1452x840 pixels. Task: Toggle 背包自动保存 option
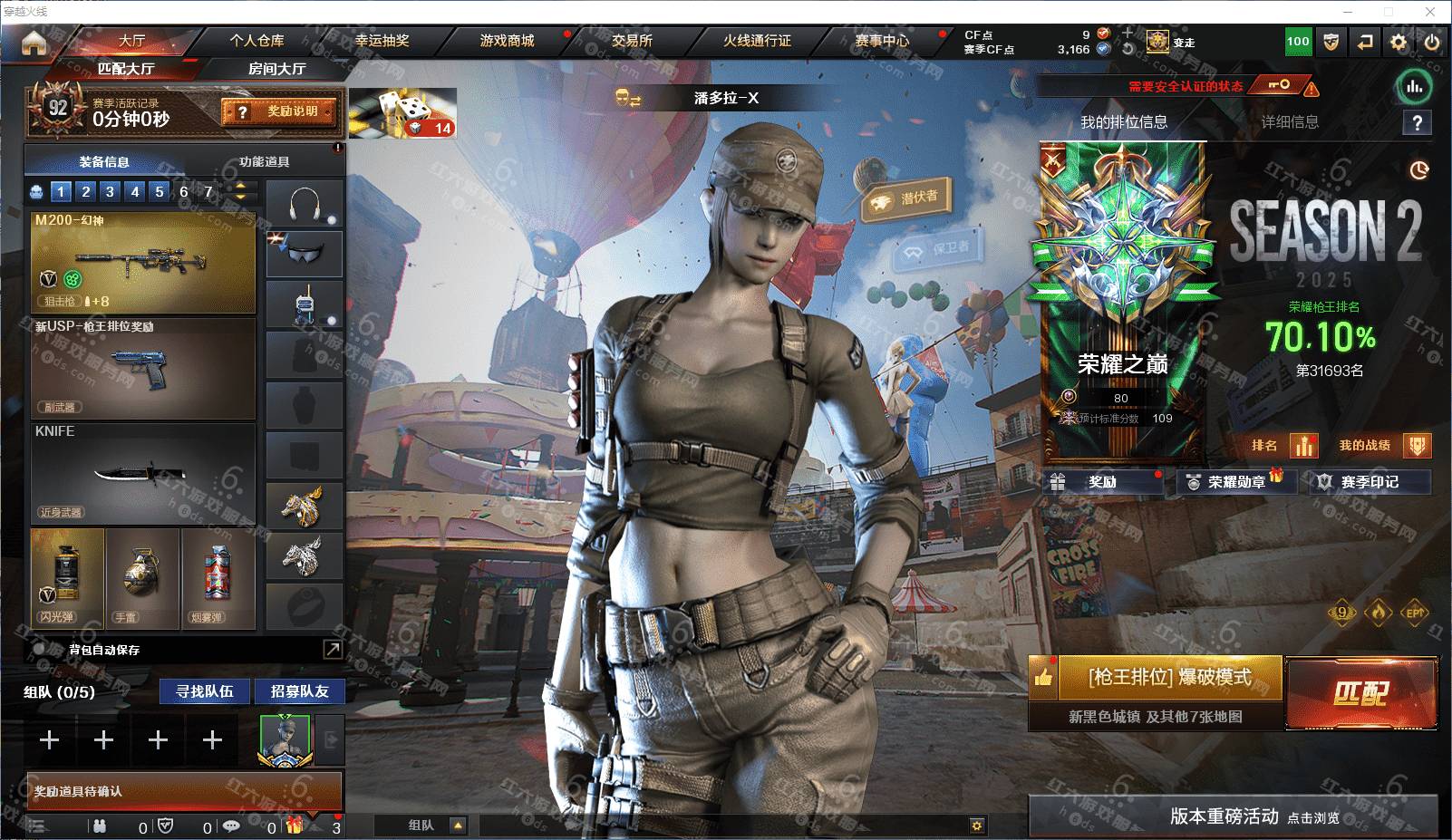point(40,650)
